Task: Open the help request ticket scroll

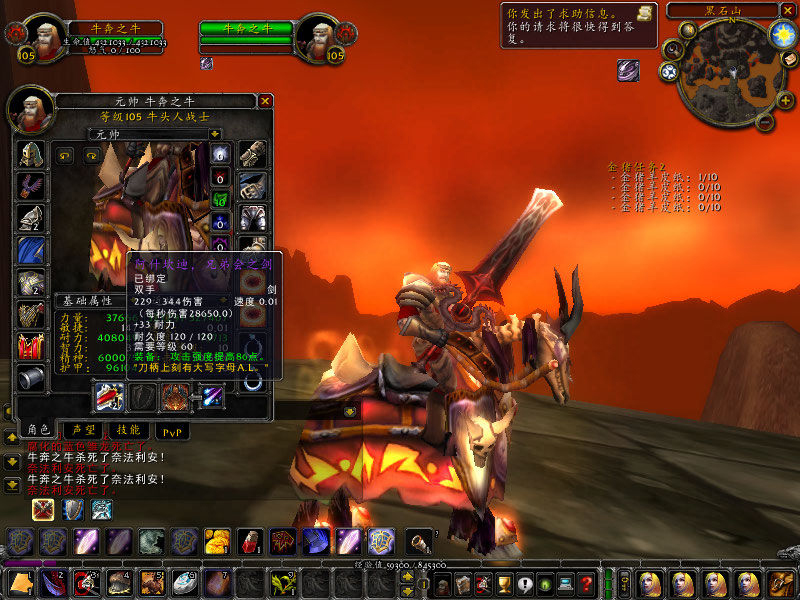Action: coord(644,13)
